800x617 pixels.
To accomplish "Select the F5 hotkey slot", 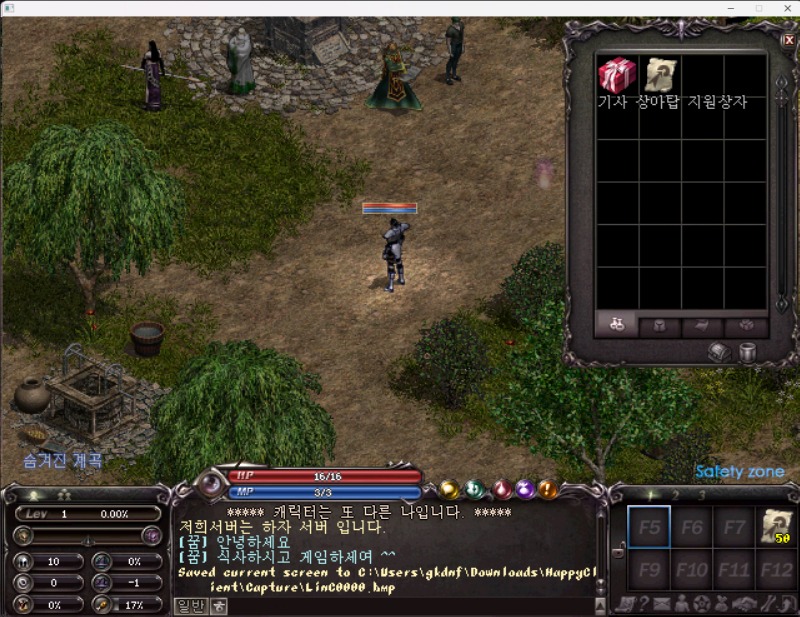I will coord(649,527).
